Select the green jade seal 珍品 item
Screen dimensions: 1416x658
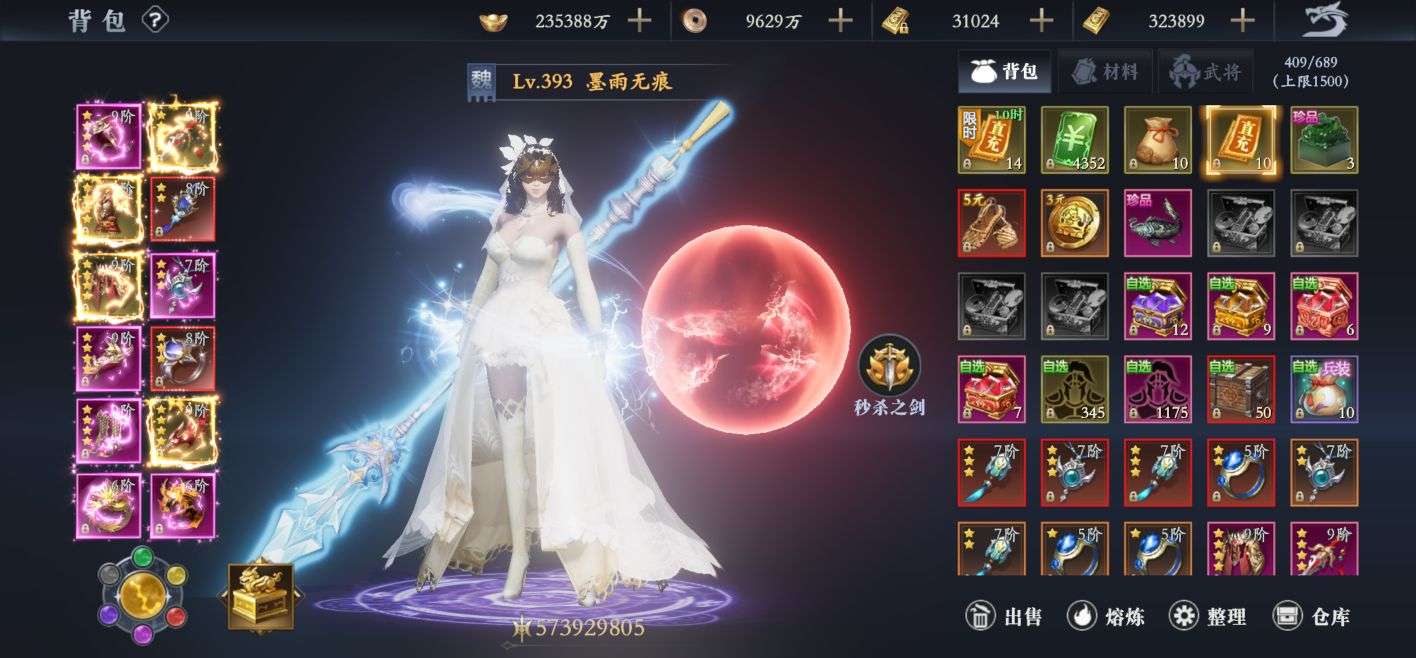[1324, 140]
